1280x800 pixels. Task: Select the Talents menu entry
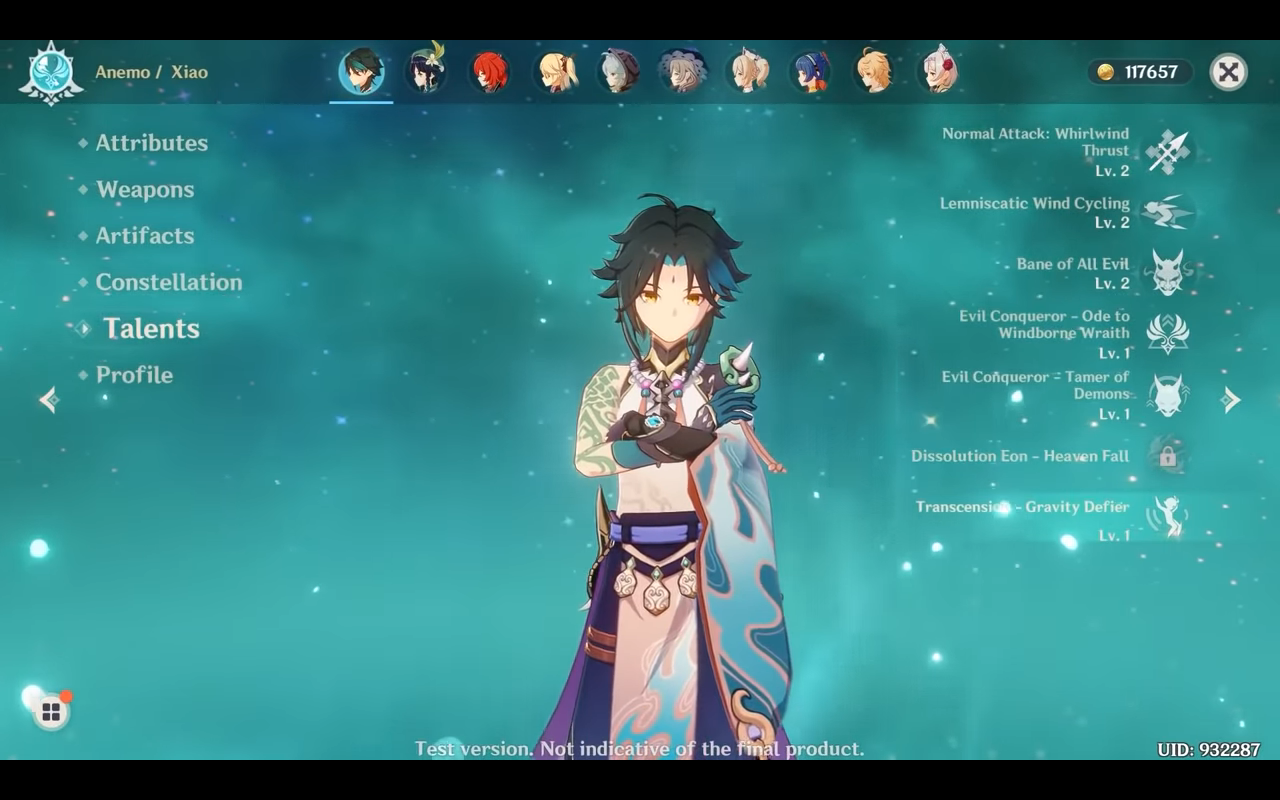[151, 329]
